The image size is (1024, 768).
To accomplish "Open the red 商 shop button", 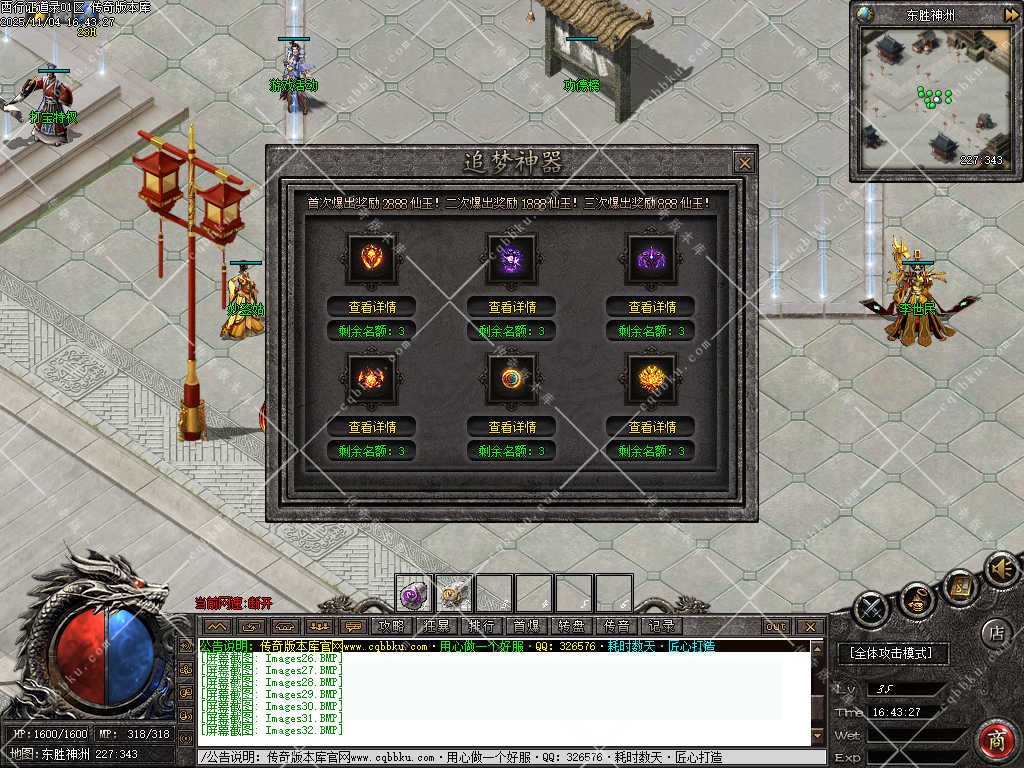I will click(x=996, y=740).
